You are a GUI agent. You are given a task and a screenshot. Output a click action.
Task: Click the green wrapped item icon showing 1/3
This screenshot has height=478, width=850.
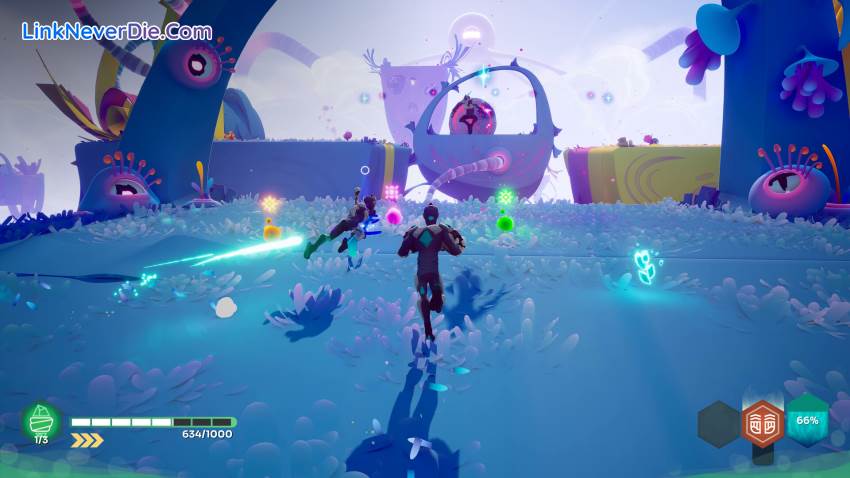pyautogui.click(x=42, y=421)
